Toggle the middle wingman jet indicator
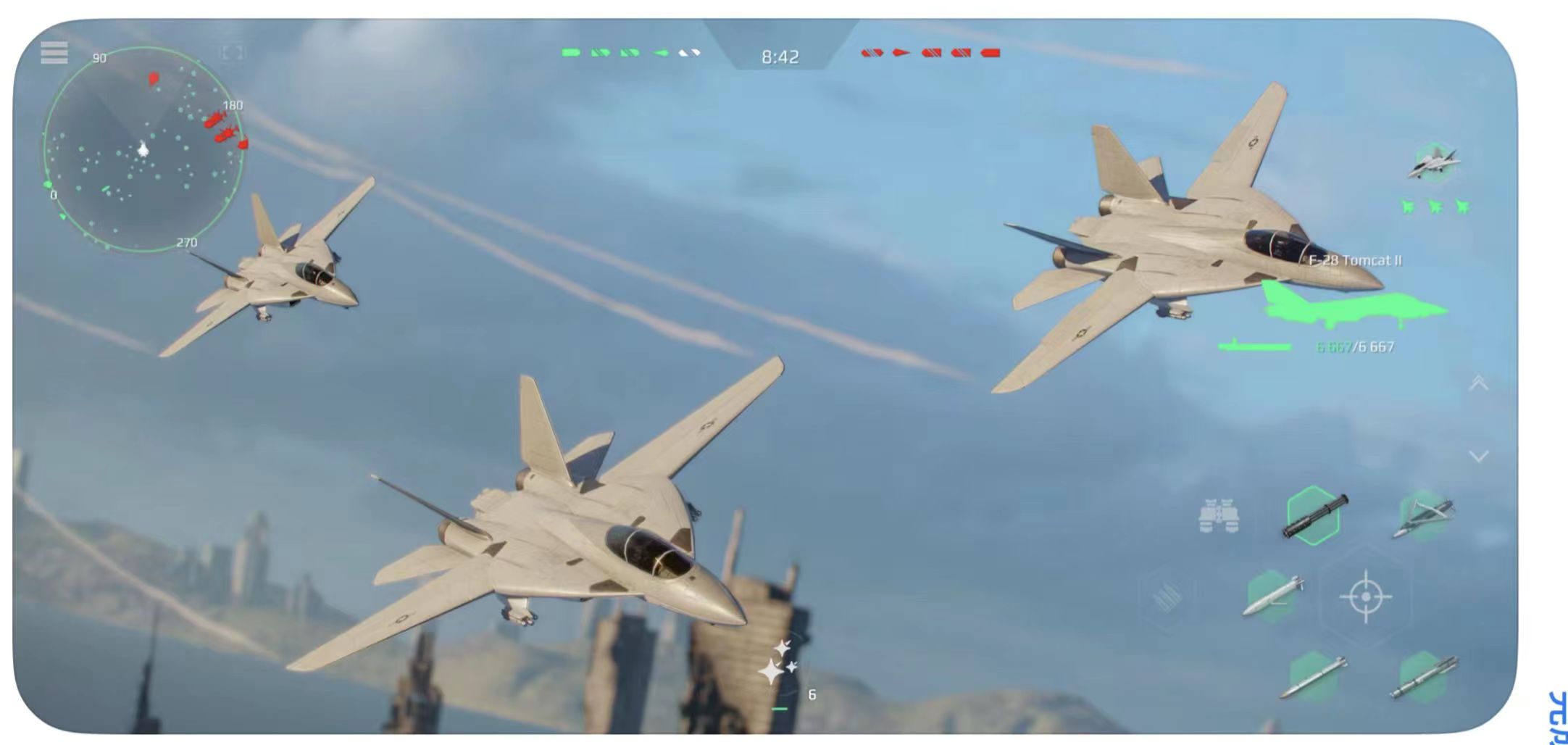Screen dimensions: 1568x745 pos(1436,207)
